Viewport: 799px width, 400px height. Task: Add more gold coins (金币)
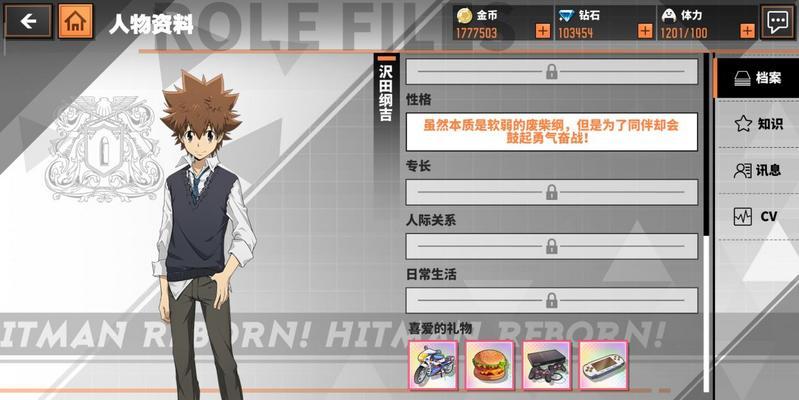coord(542,32)
